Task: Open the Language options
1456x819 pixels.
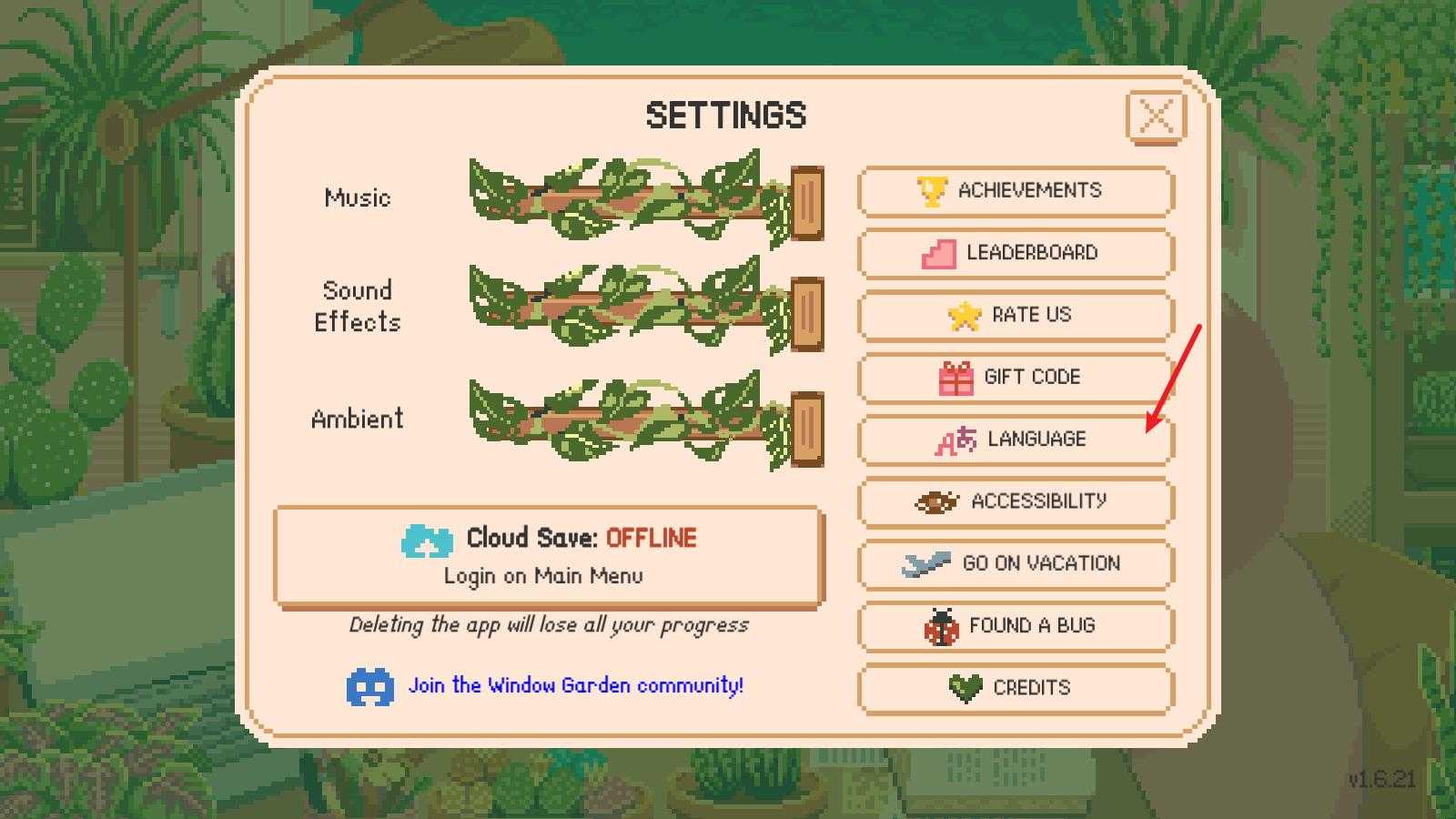Action: pos(1016,440)
